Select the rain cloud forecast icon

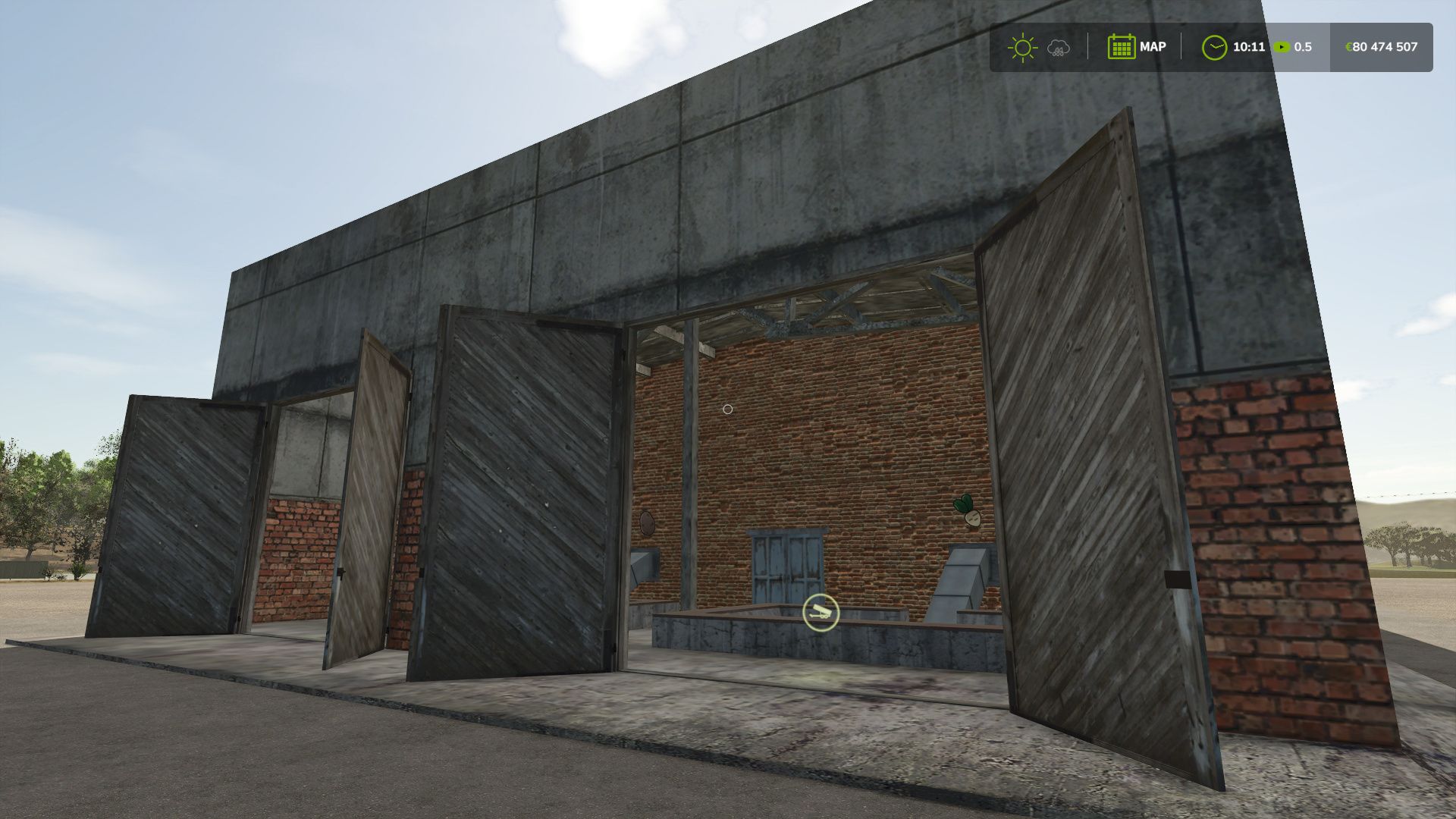[x=1058, y=49]
